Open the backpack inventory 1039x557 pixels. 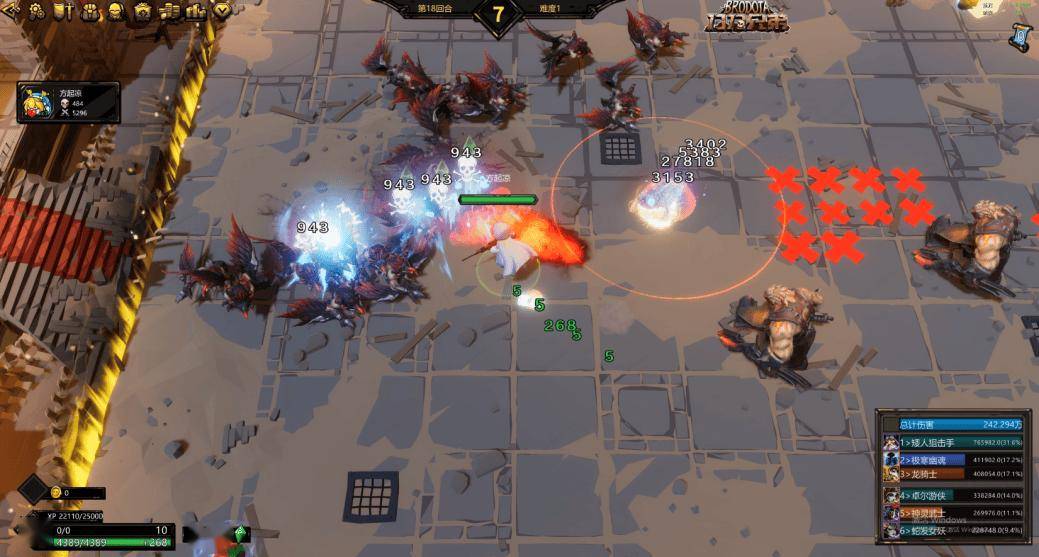click(x=88, y=11)
